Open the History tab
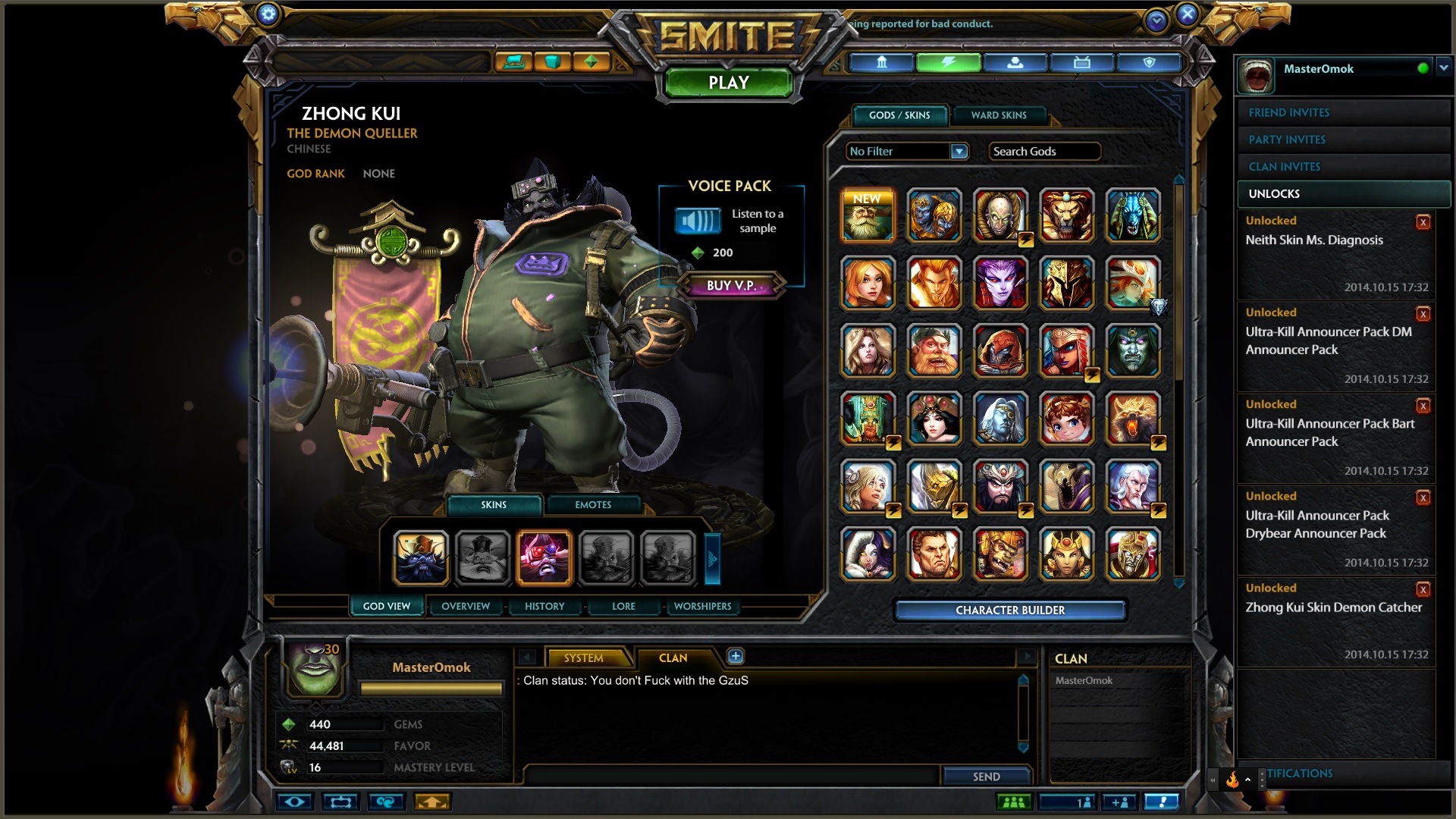This screenshot has height=819, width=1456. pos(544,606)
